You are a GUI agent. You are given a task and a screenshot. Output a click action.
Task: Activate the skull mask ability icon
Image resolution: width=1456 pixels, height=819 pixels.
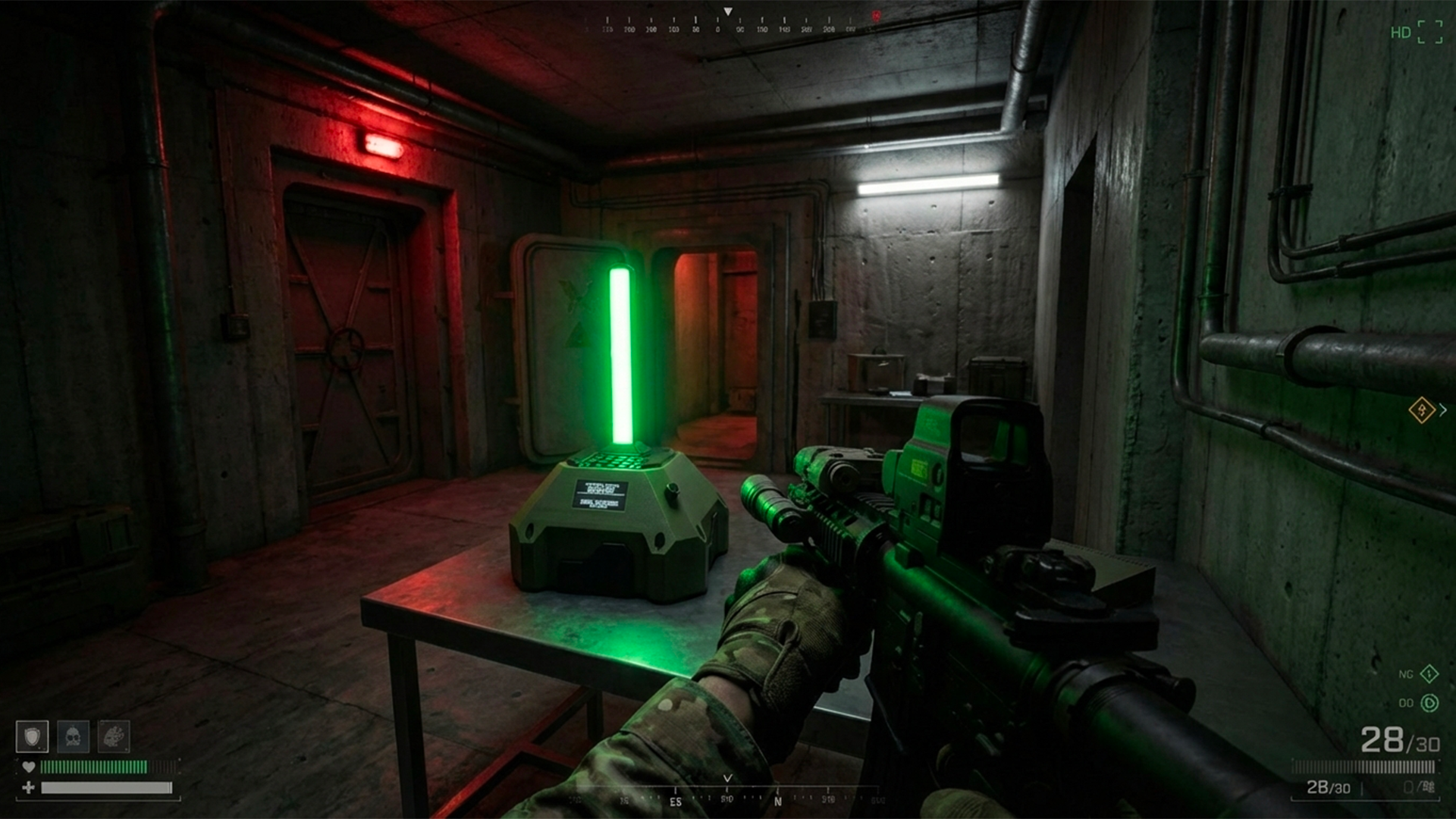pos(73,736)
